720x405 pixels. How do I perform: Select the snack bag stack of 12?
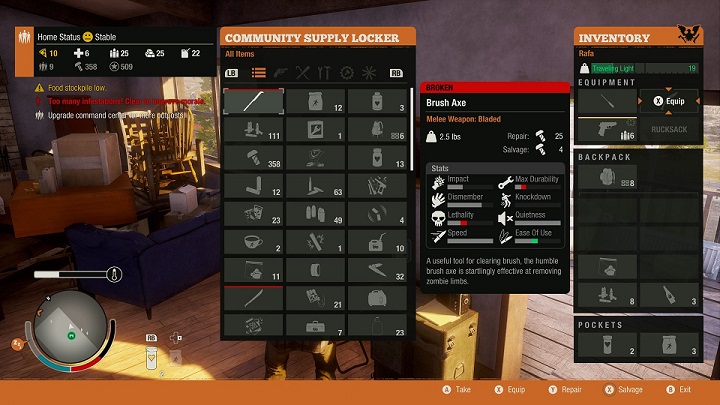(314, 101)
